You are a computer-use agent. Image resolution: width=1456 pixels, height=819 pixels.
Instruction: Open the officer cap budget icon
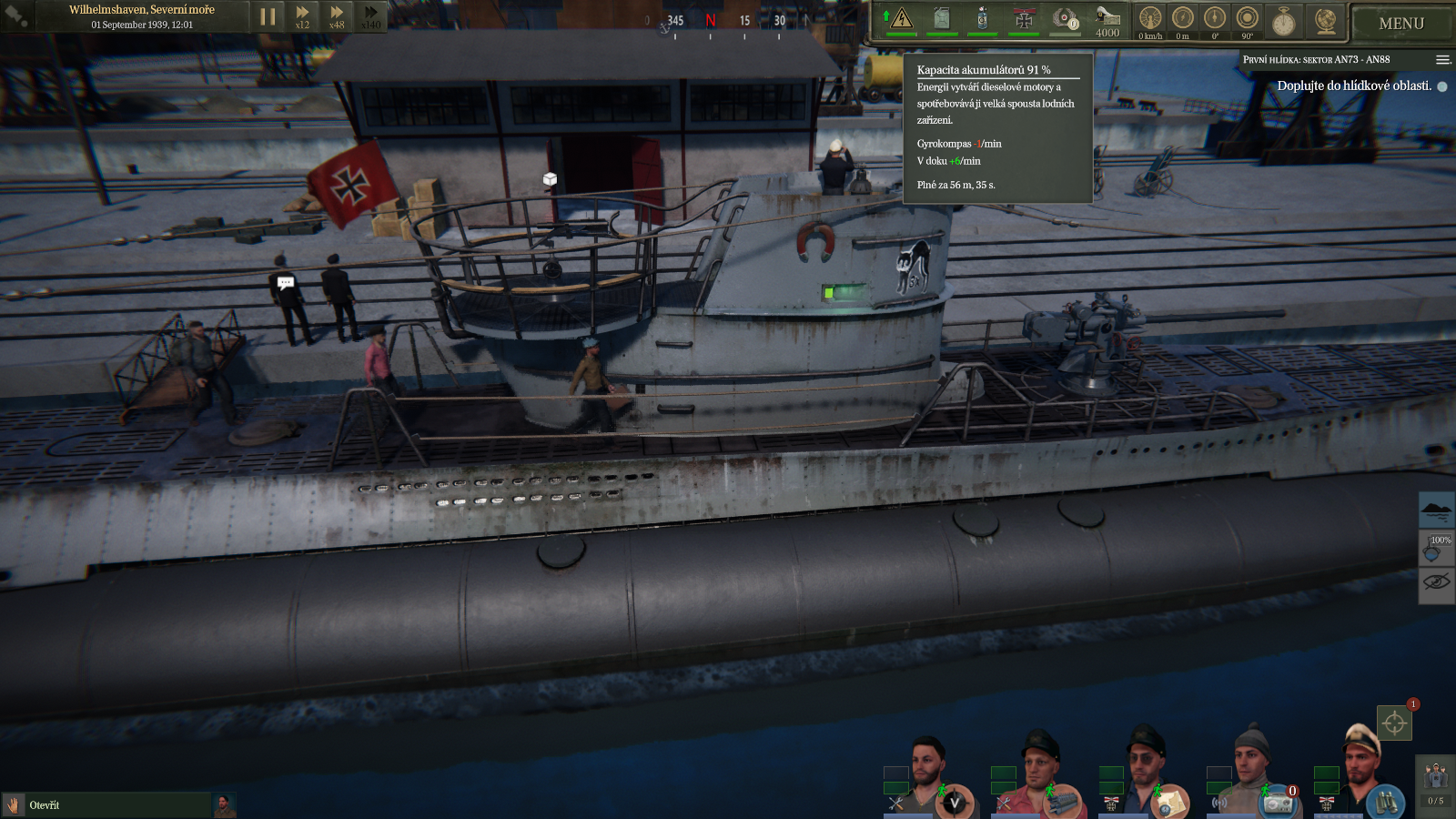pos(1107,19)
